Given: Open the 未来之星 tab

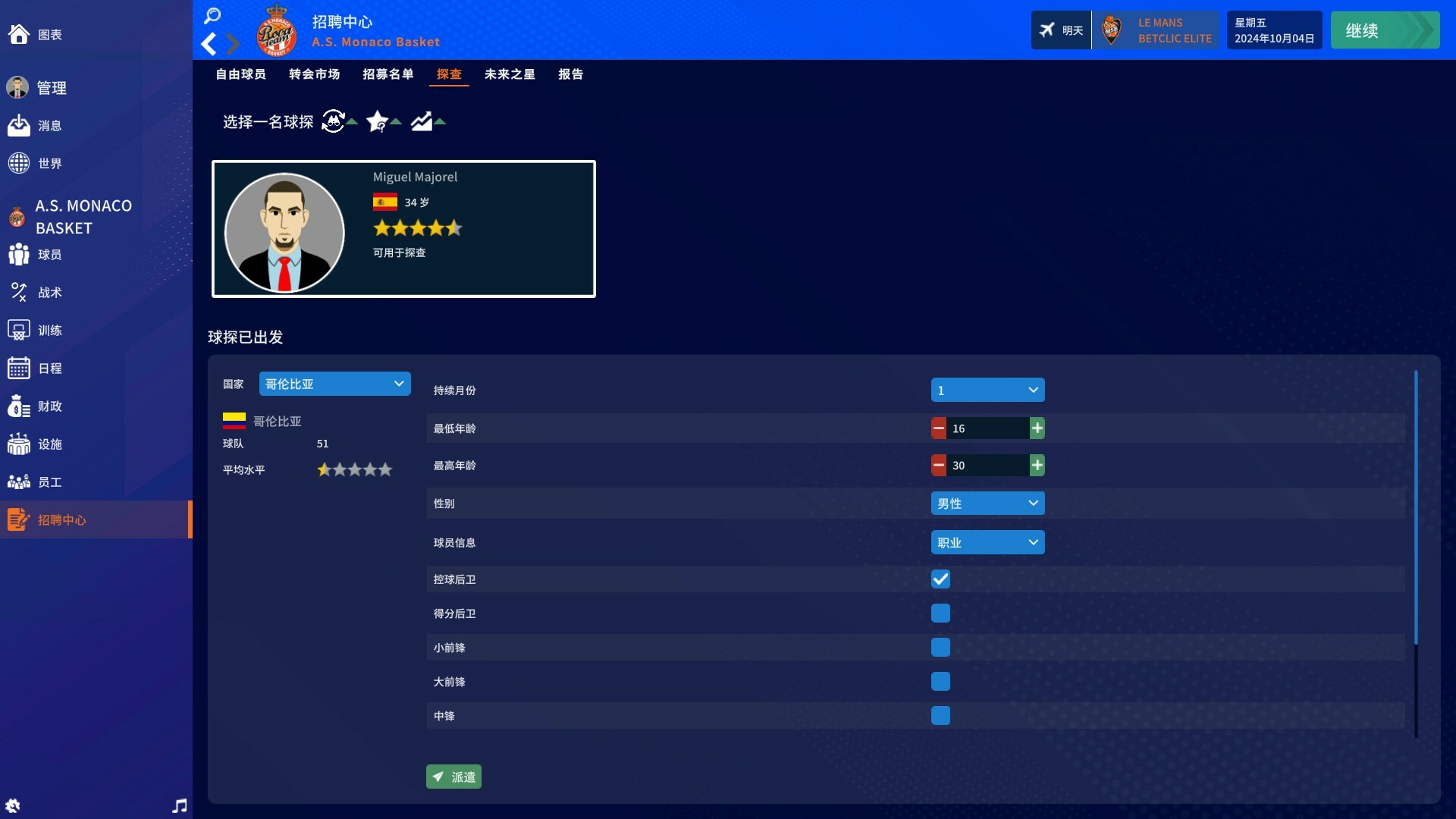Looking at the screenshot, I should tap(509, 74).
